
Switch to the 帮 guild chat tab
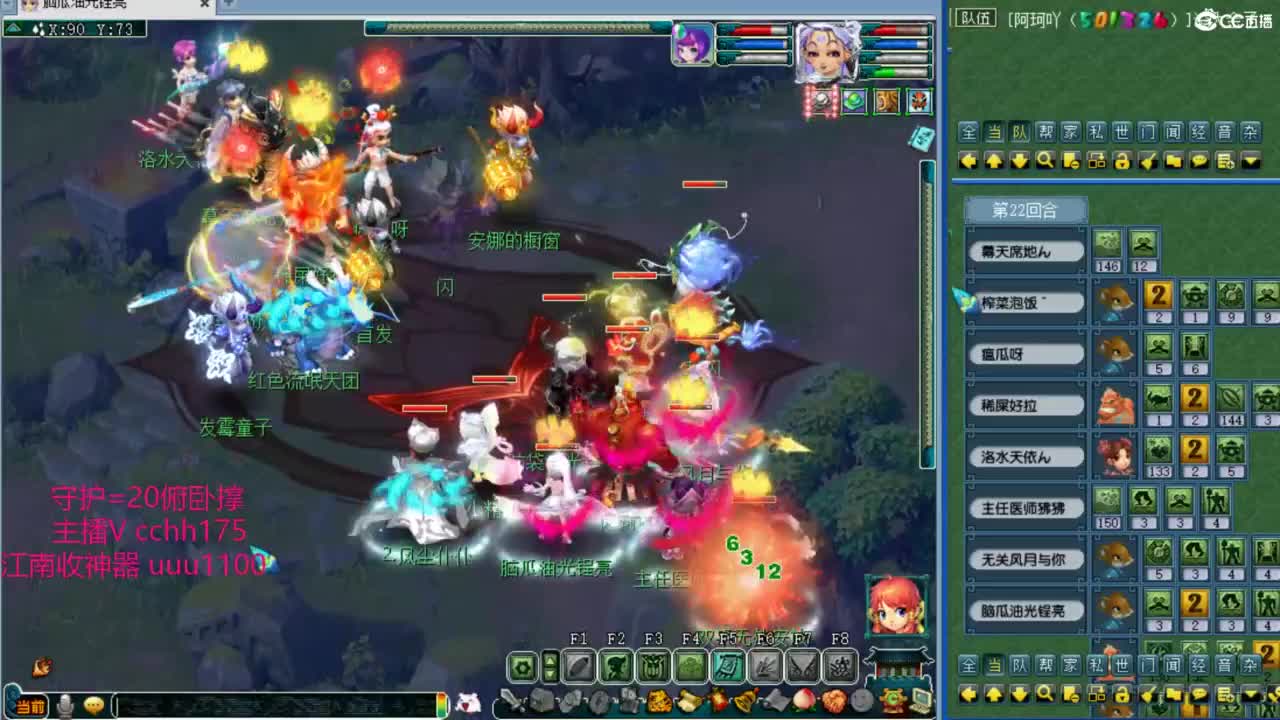click(1045, 131)
